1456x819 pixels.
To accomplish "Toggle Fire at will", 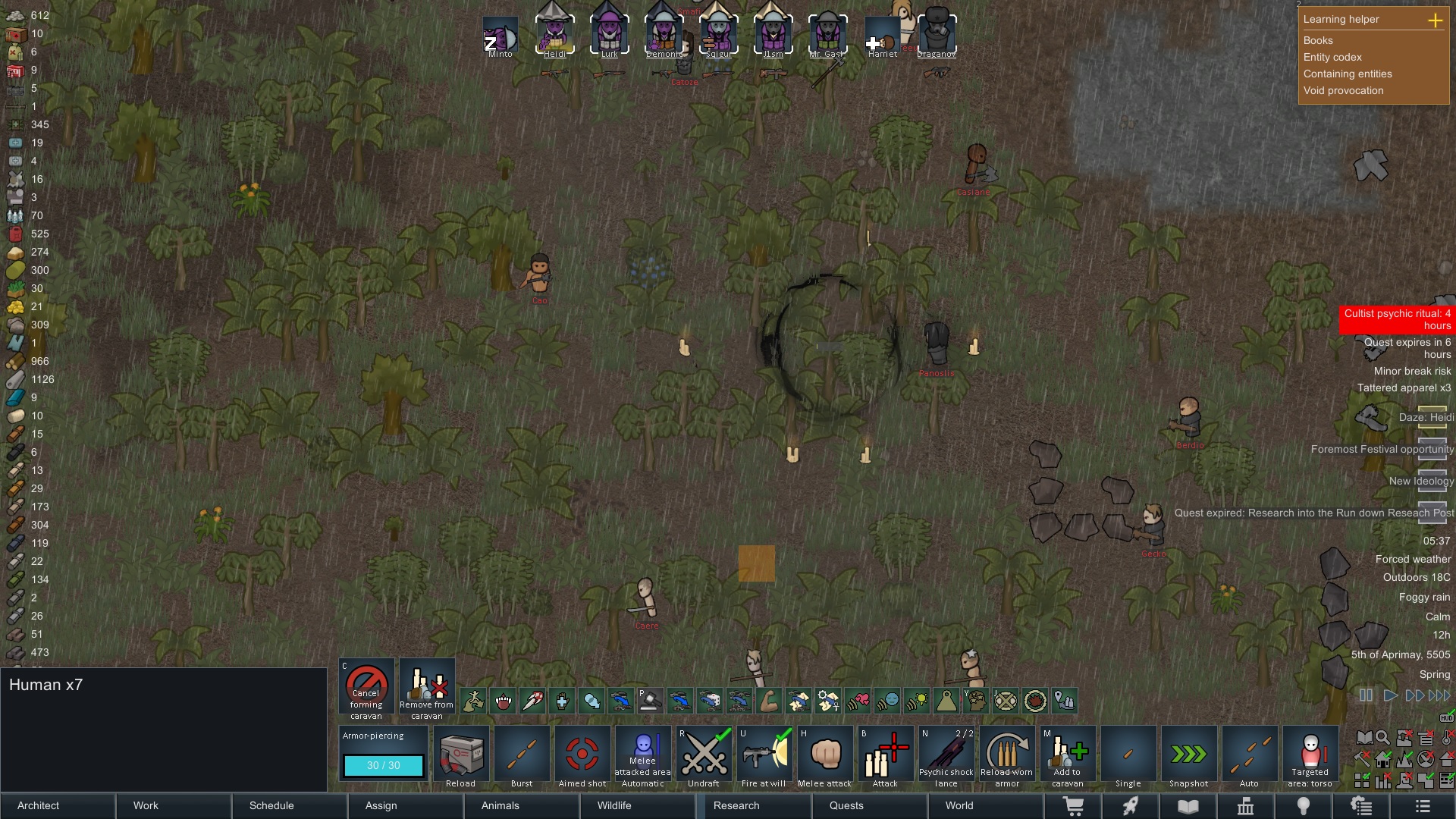I will pos(764,756).
